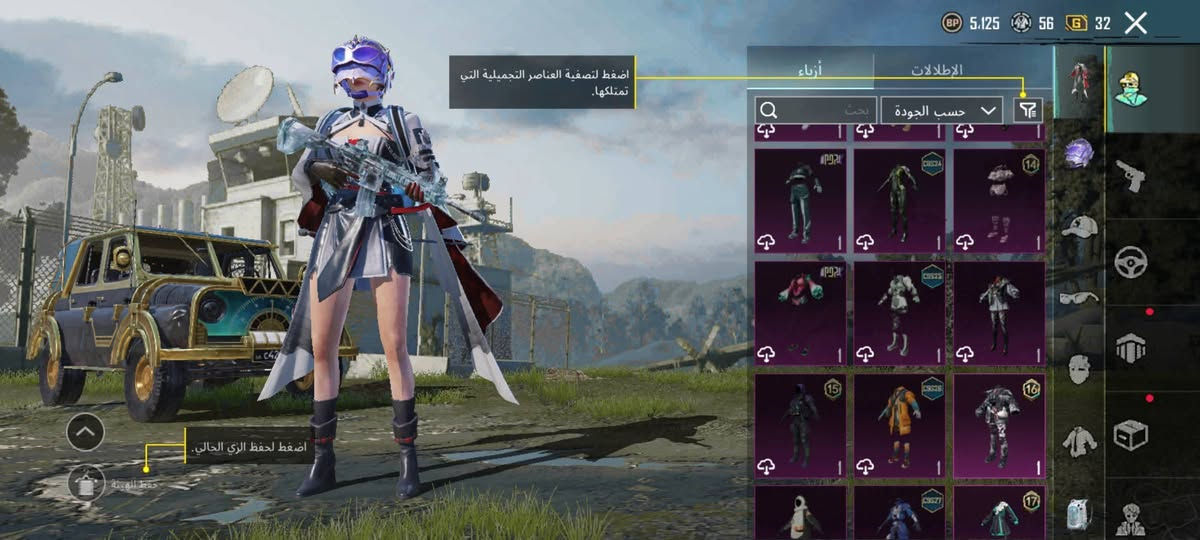Open the pistol weapons category
This screenshot has width=1200, height=540.
point(1131,175)
